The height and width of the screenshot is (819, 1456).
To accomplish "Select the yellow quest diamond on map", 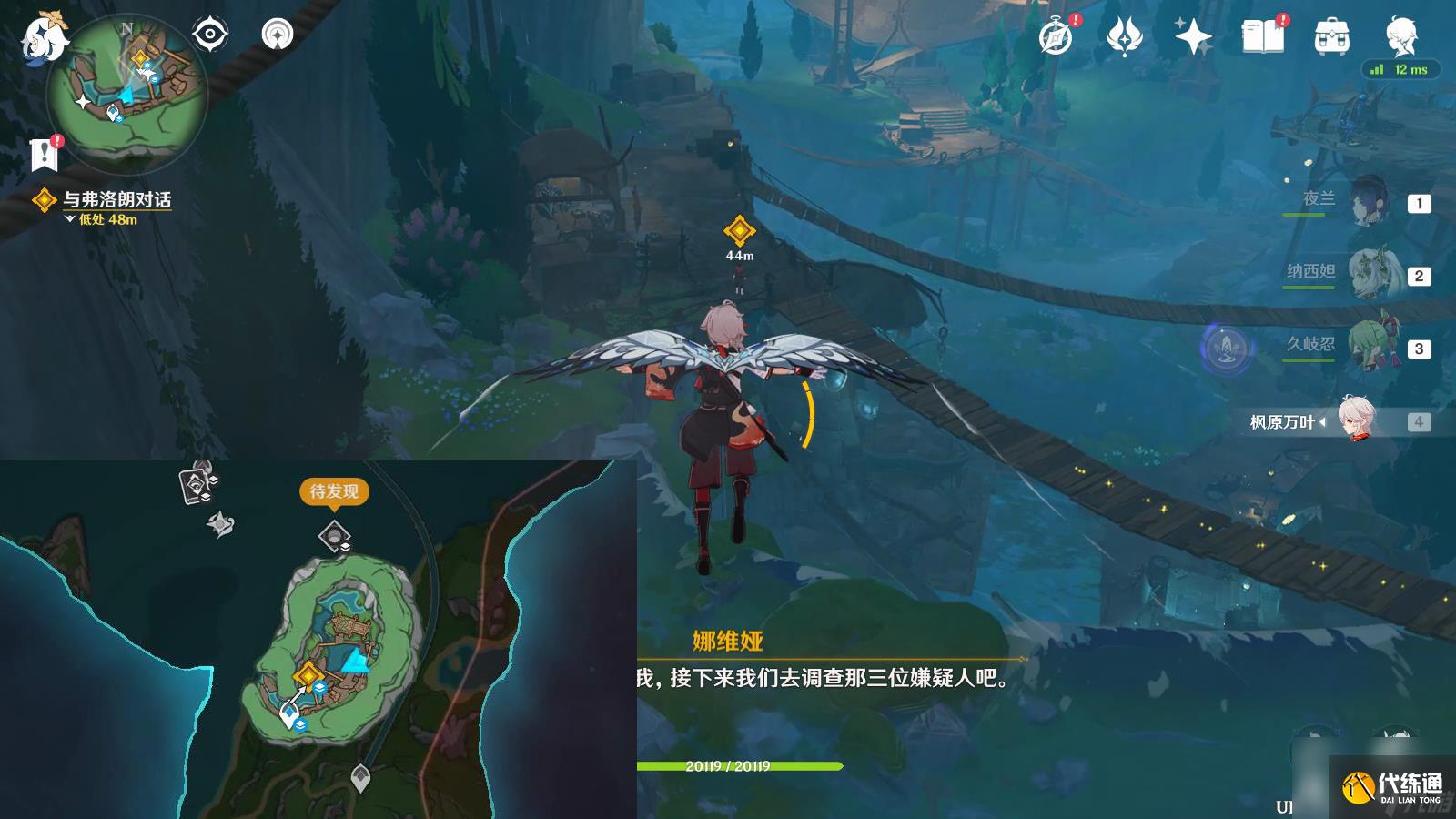I will coord(308,675).
